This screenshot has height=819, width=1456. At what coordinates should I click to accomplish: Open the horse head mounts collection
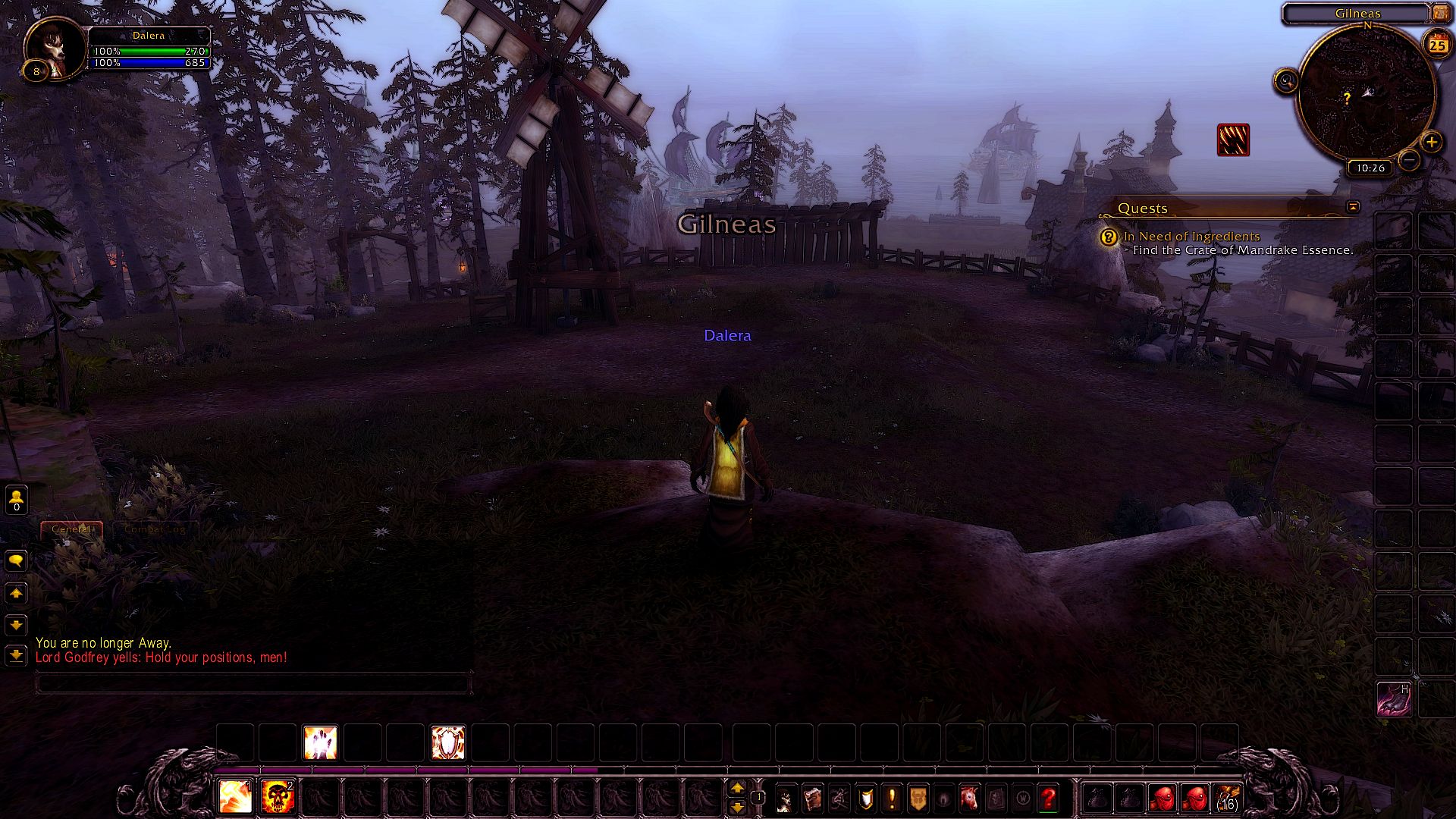click(x=969, y=798)
